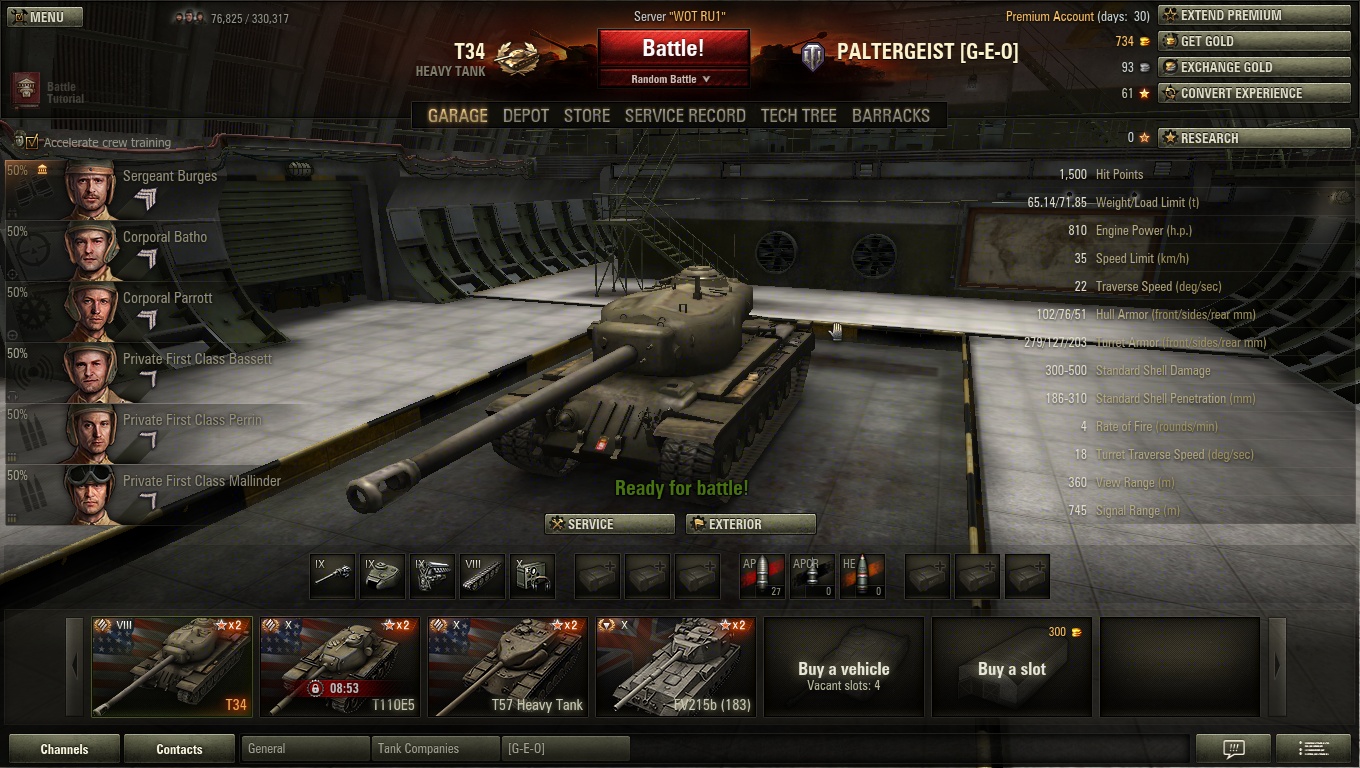Click EXTEND PREMIUM
The width and height of the screenshot is (1360, 768).
point(1239,15)
